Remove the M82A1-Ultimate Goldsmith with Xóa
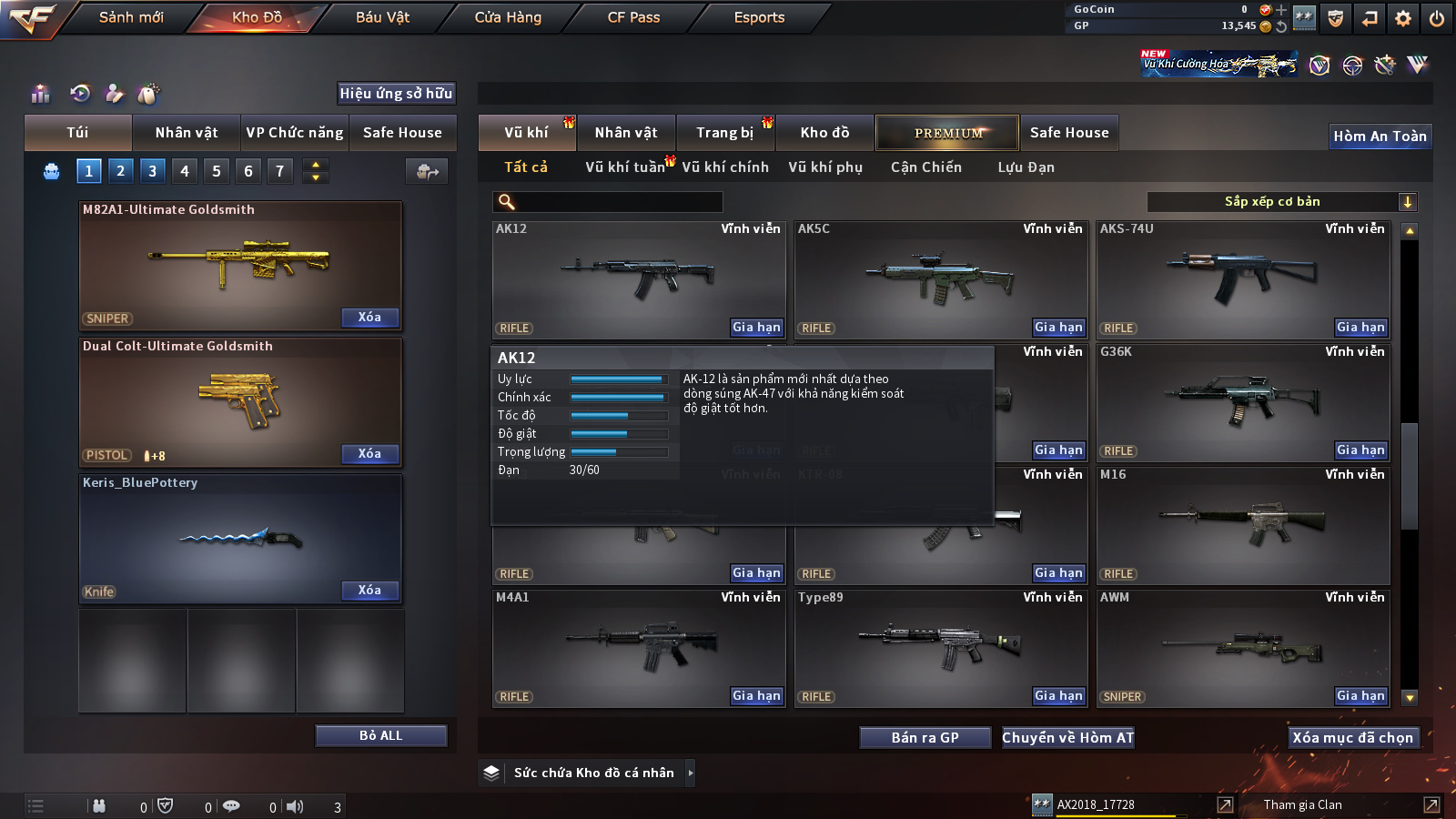The width and height of the screenshot is (1456, 819). [x=369, y=318]
